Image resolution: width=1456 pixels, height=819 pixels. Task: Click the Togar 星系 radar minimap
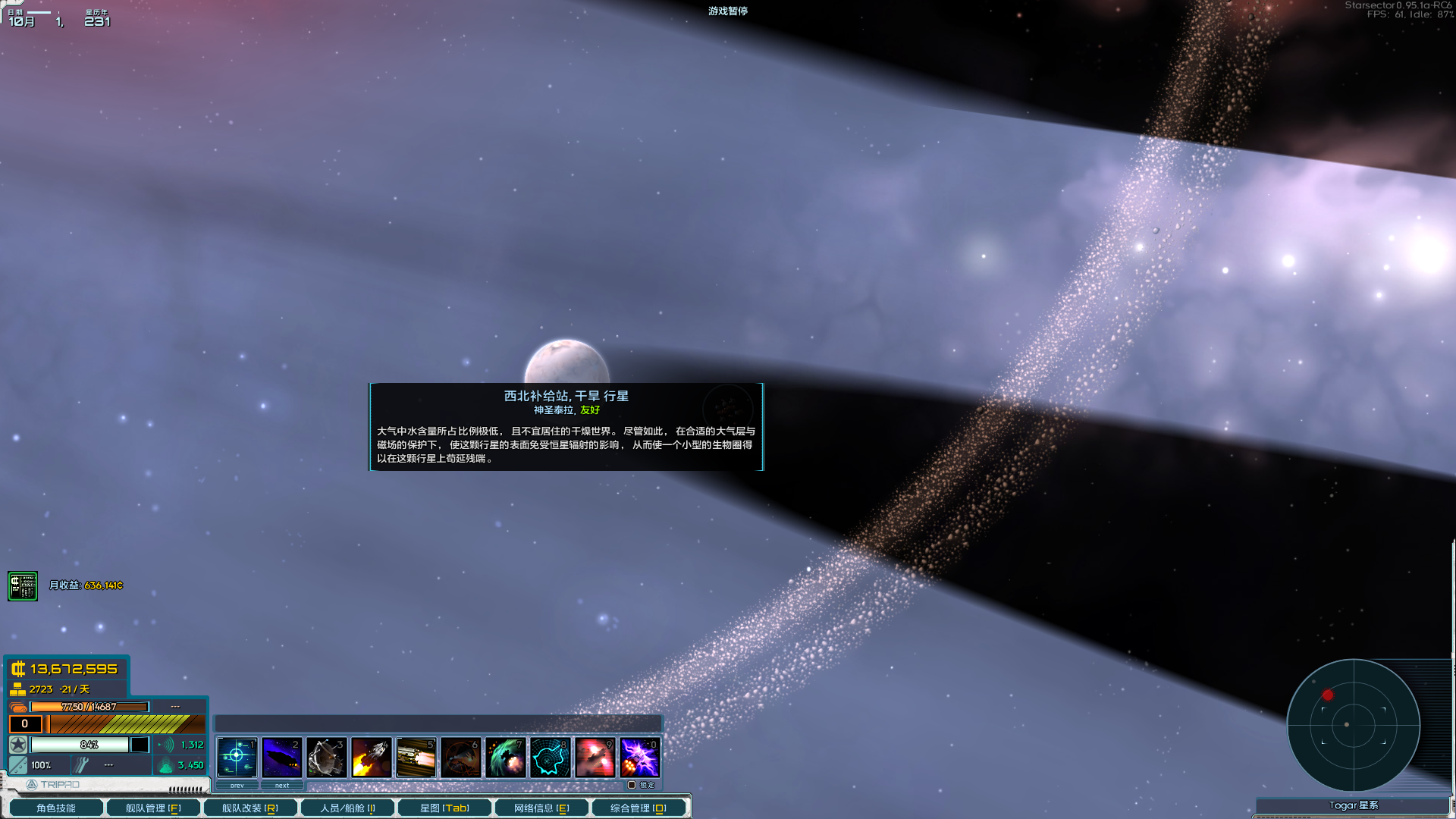tap(1354, 726)
